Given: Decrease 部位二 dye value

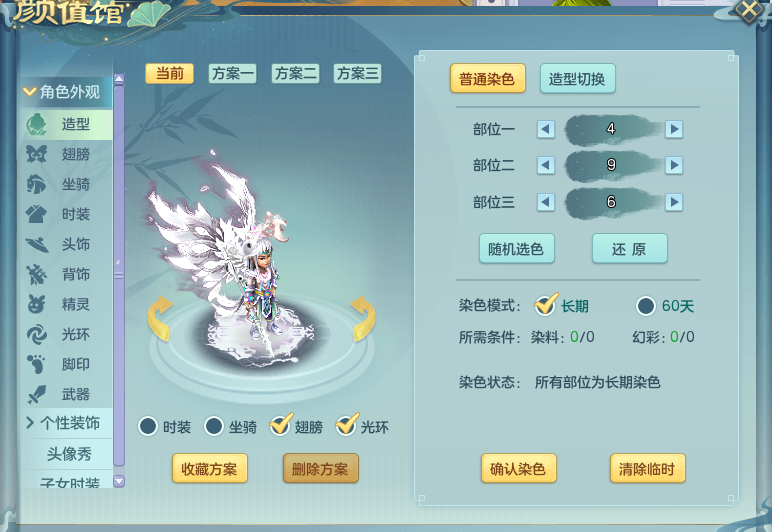Looking at the screenshot, I should [x=545, y=165].
